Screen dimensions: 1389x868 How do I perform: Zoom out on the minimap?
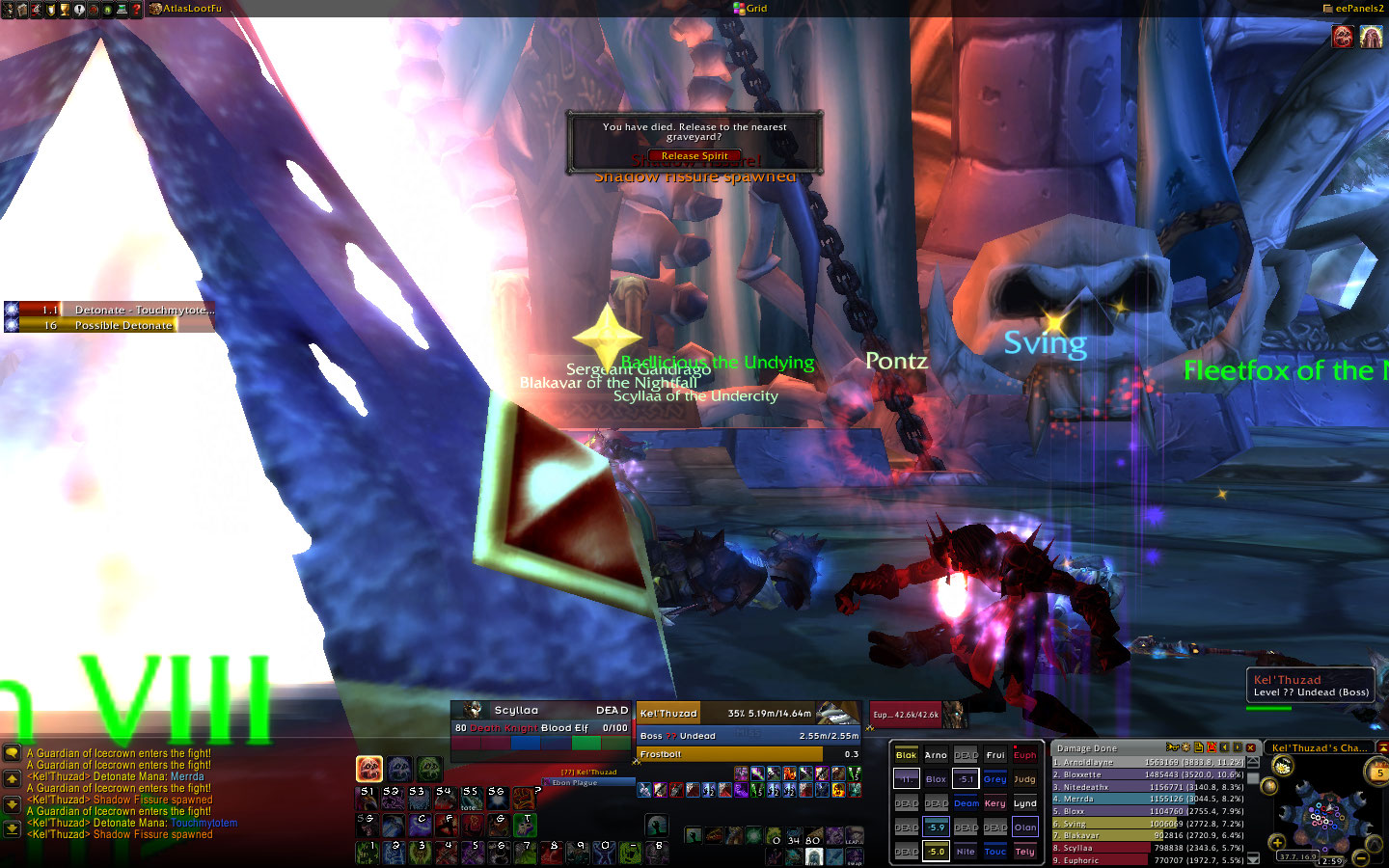click(x=1361, y=857)
